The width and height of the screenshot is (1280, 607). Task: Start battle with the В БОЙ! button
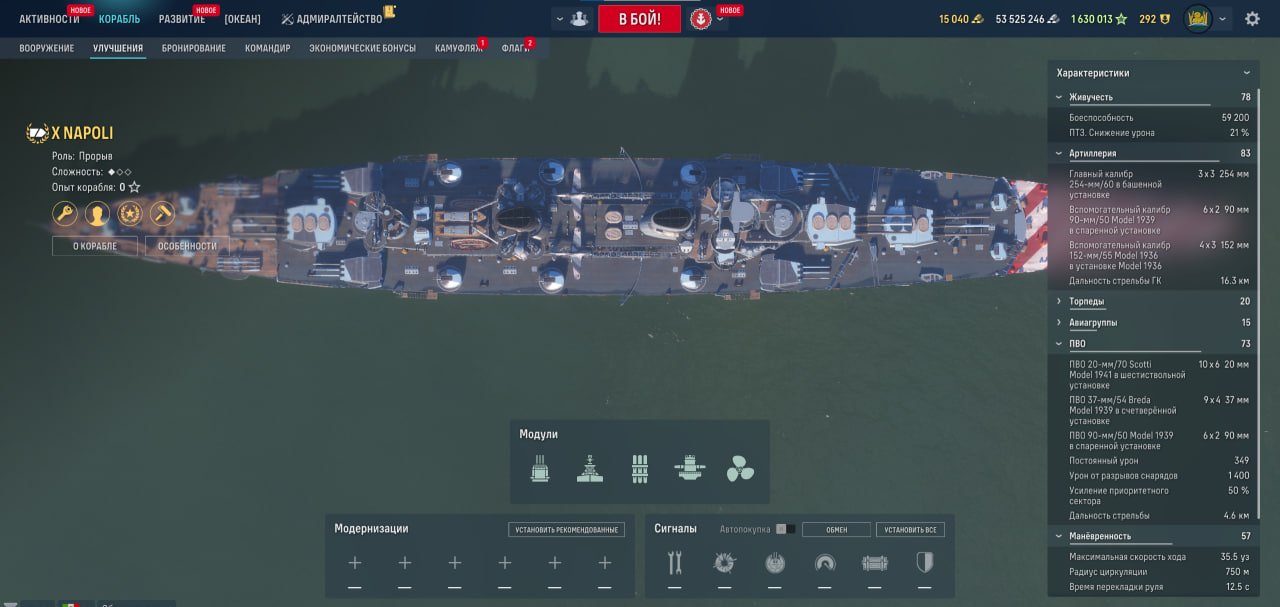pyautogui.click(x=639, y=19)
